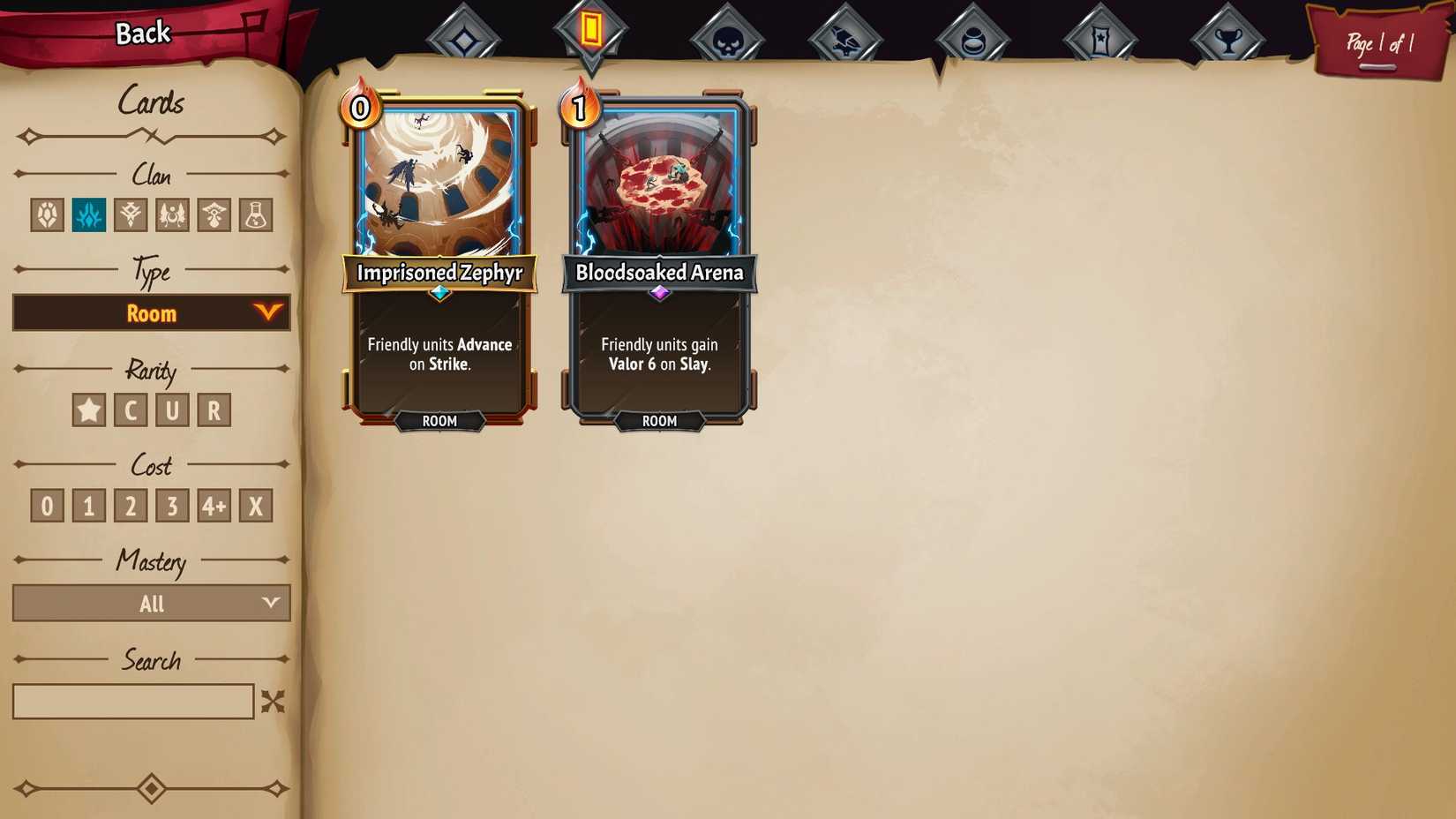Image resolution: width=1456 pixels, height=819 pixels.
Task: Click the Back button
Action: [141, 32]
